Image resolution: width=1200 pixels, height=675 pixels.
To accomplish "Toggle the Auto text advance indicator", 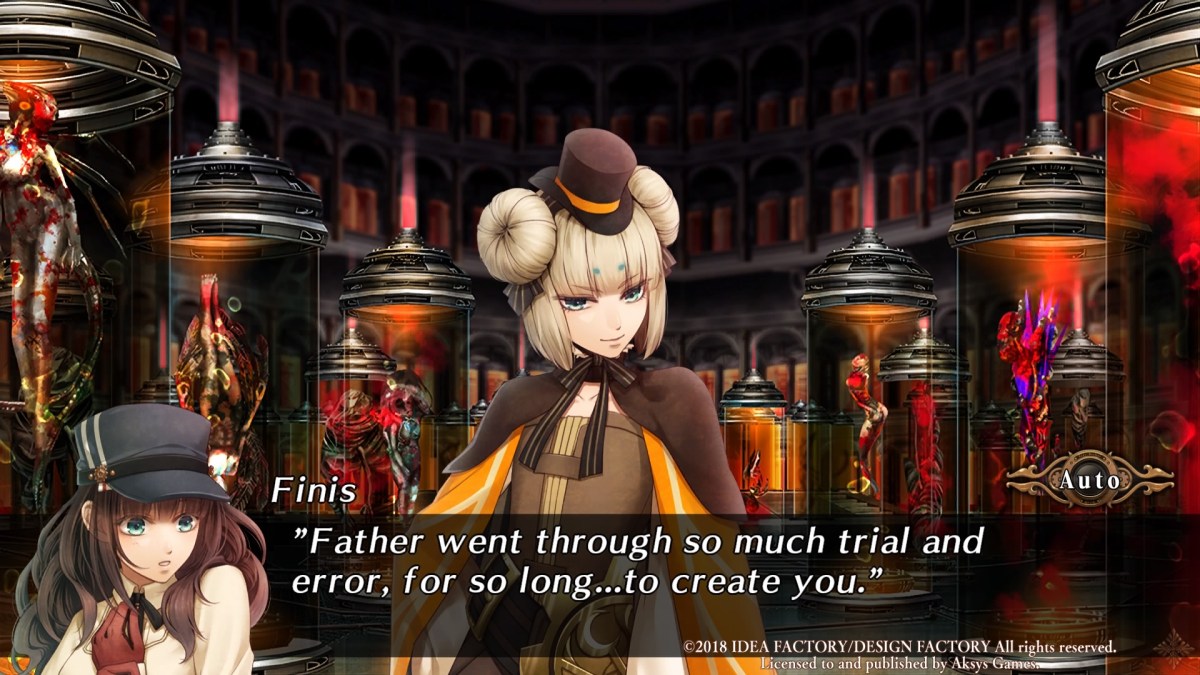I will 1090,481.
